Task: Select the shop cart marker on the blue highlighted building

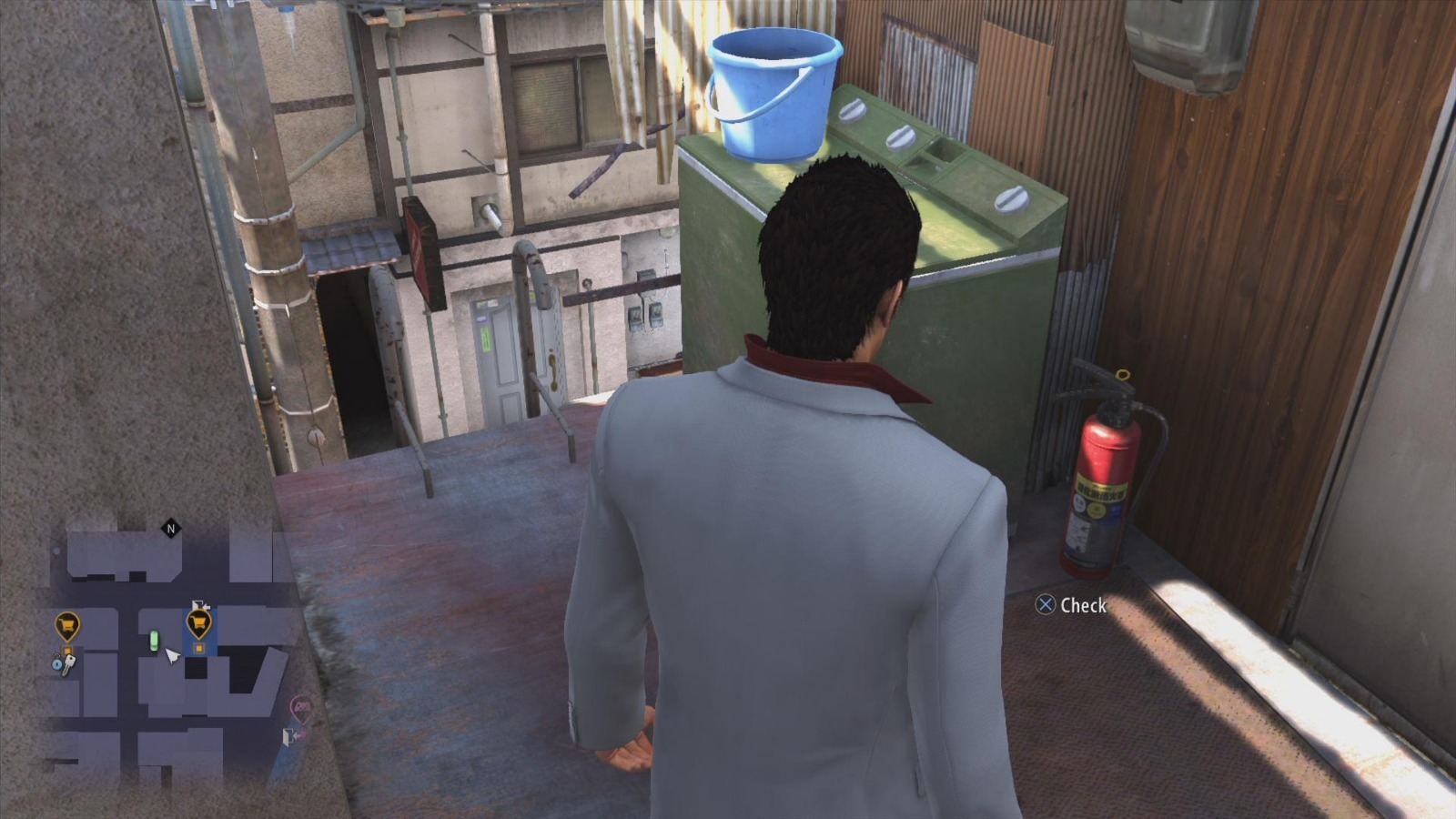Action: pyautogui.click(x=198, y=622)
